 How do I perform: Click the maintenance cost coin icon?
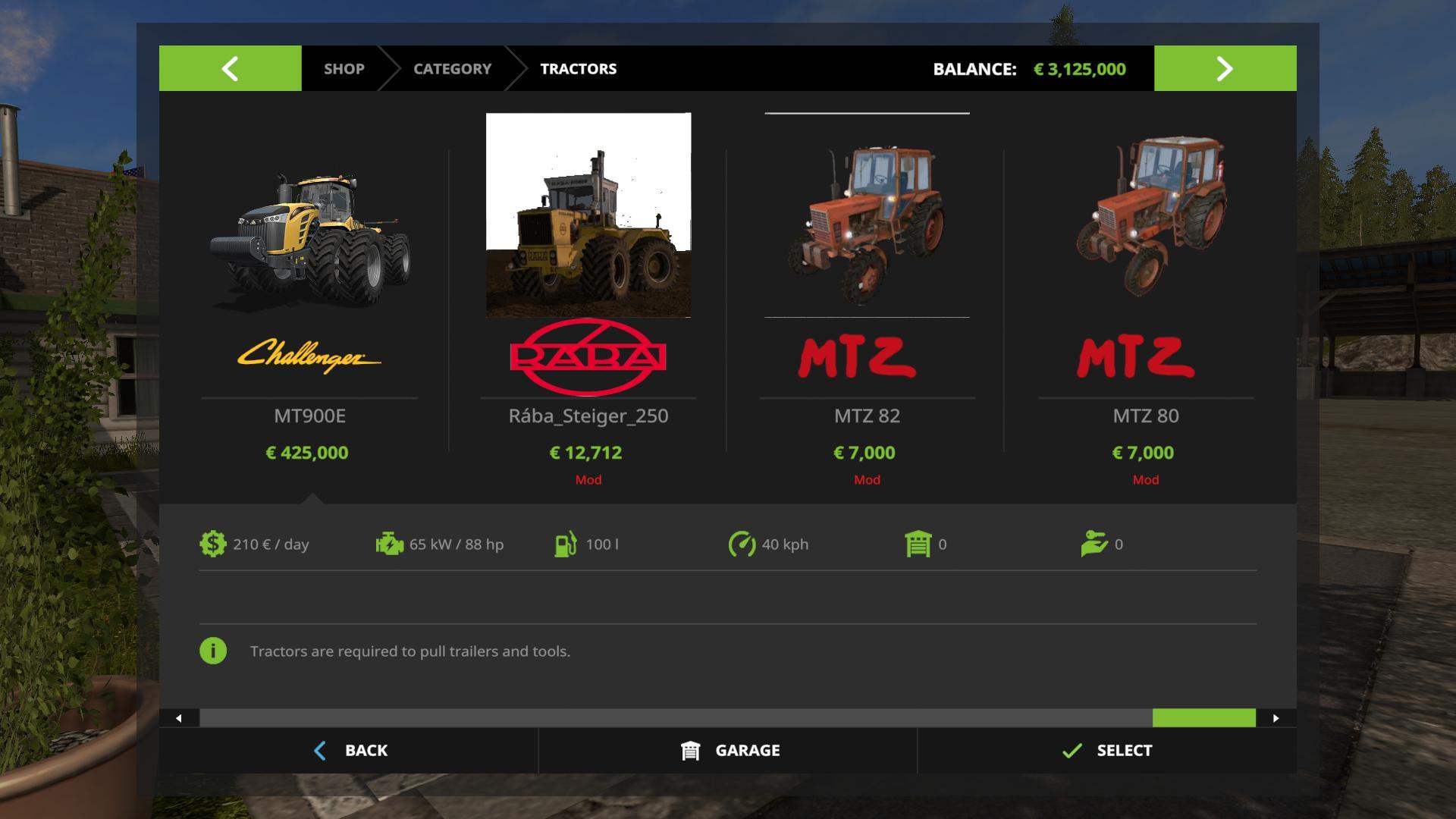tap(212, 544)
